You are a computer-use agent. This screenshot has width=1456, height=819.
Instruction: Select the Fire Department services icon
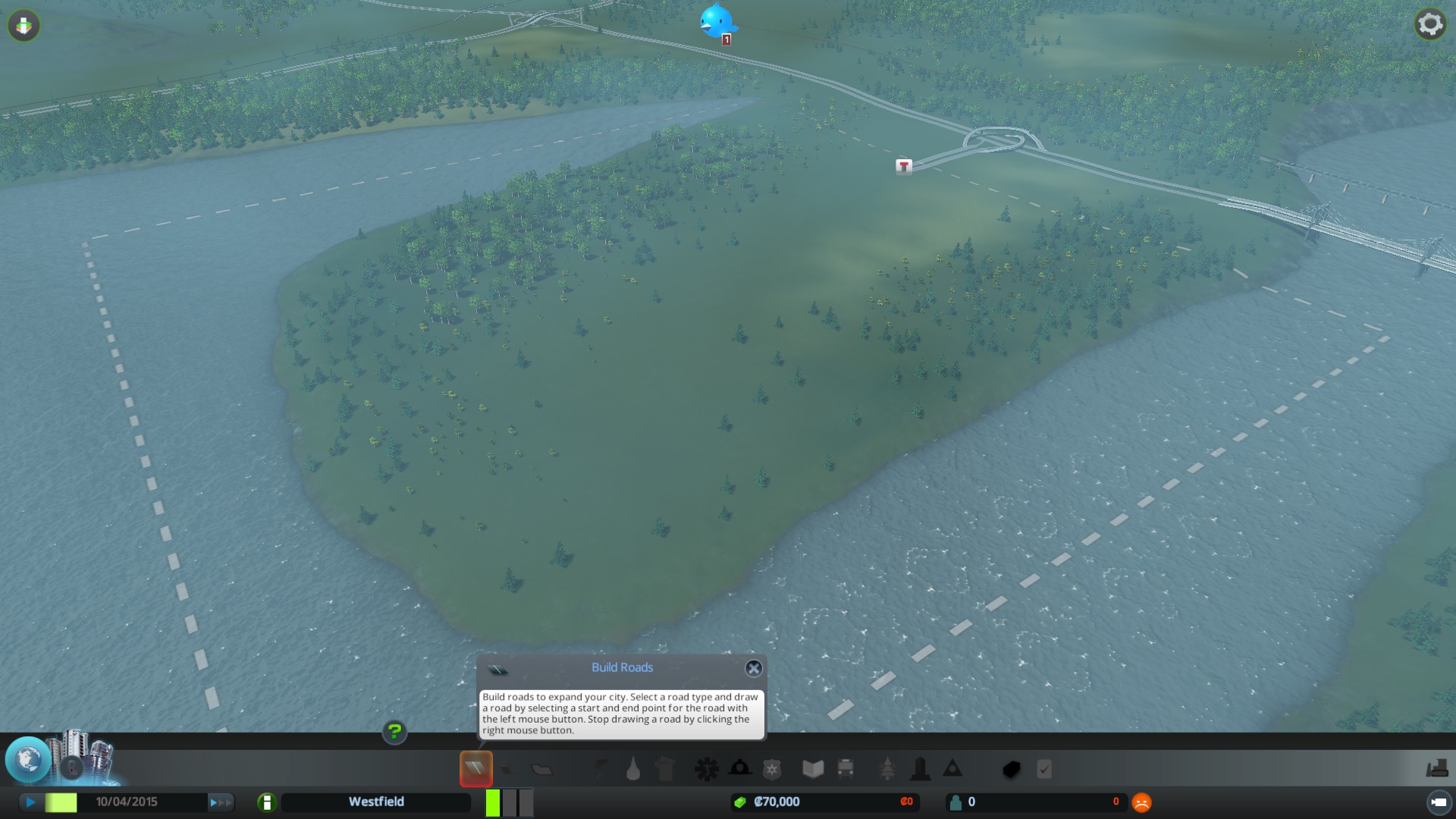[x=741, y=768]
